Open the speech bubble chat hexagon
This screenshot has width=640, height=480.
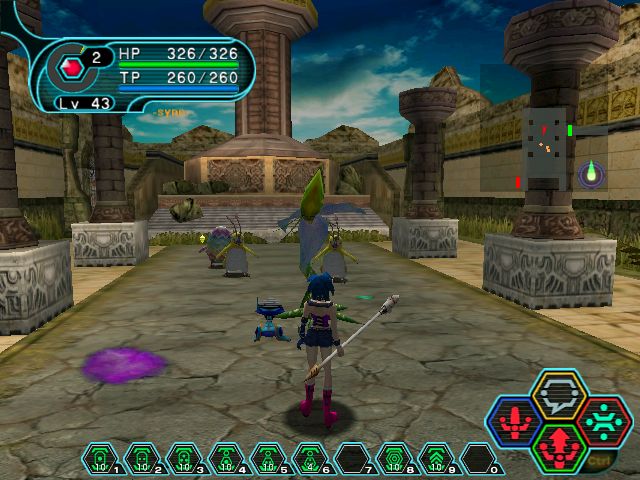click(558, 394)
